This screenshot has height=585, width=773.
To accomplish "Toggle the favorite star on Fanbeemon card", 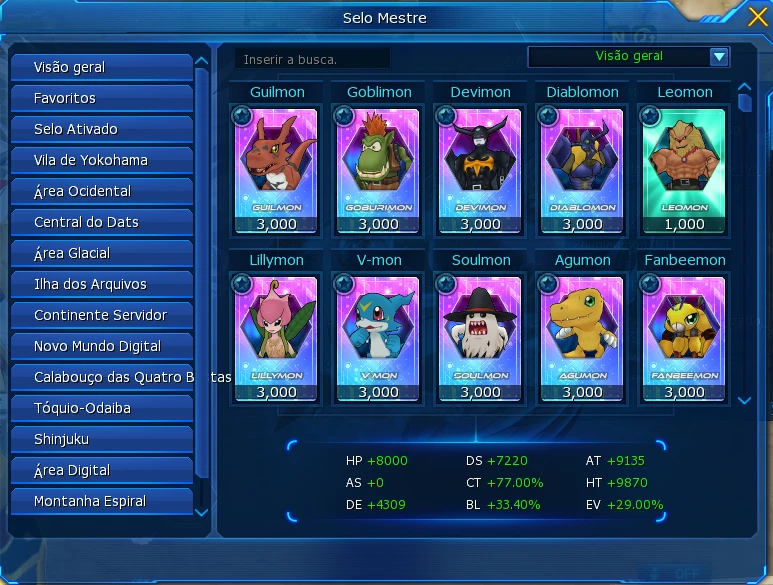I will tap(650, 284).
